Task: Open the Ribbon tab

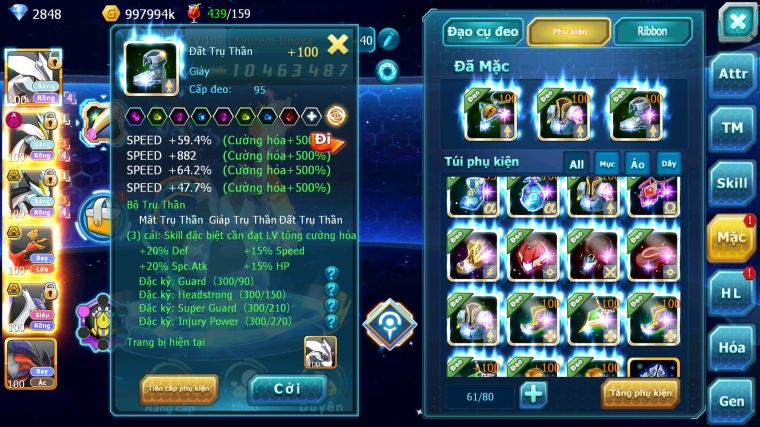Action: [653, 32]
